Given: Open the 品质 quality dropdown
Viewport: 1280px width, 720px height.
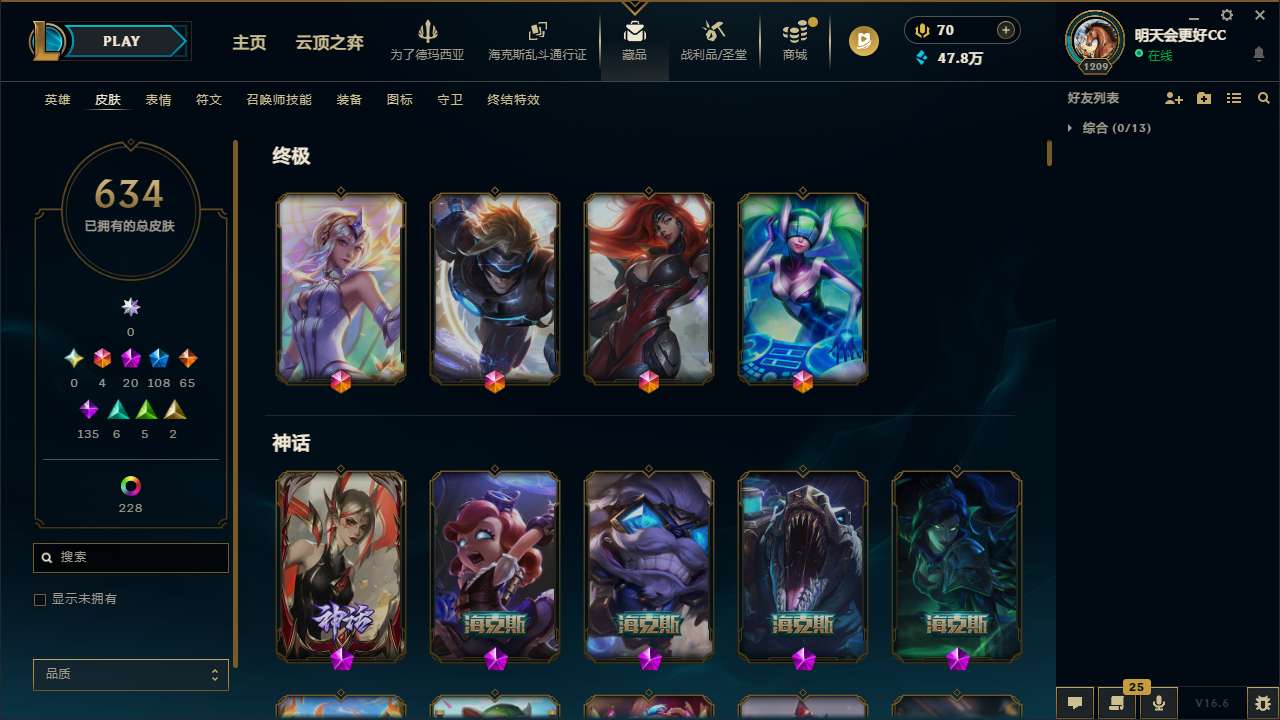Looking at the screenshot, I should (130, 674).
